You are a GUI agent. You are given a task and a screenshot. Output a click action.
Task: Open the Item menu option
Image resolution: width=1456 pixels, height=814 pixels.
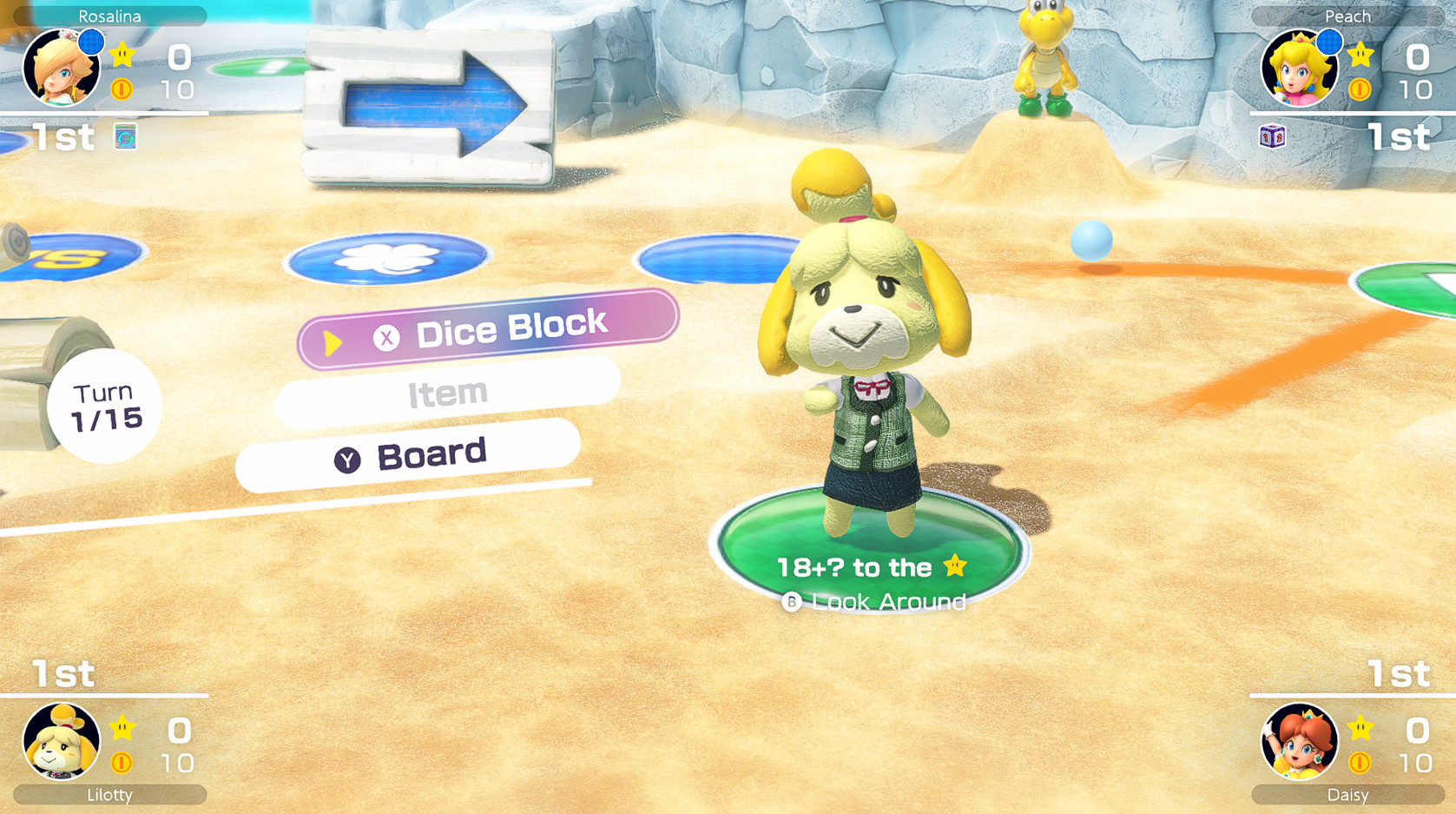pyautogui.click(x=447, y=393)
